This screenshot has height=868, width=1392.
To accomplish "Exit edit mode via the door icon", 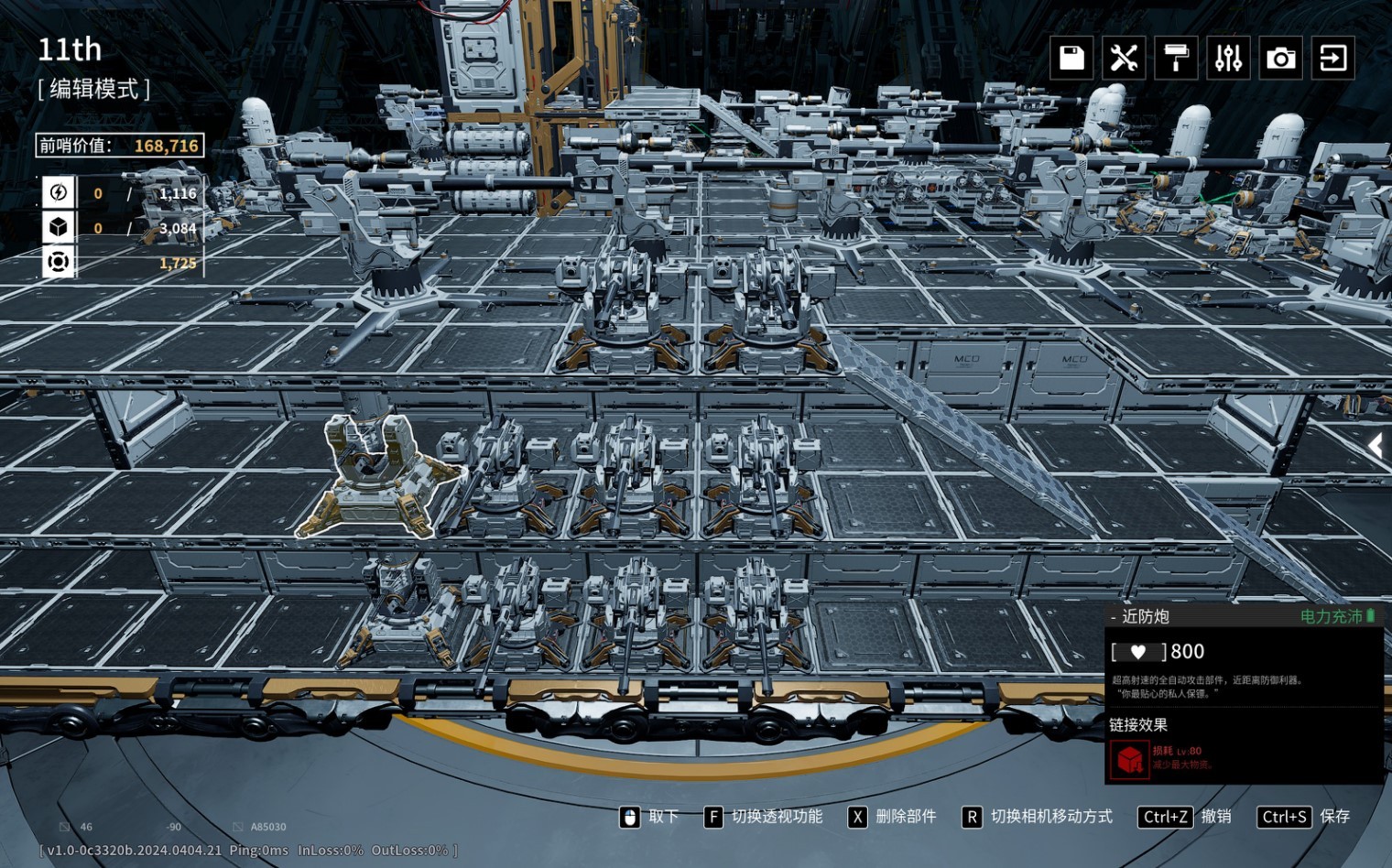I will coord(1332,58).
